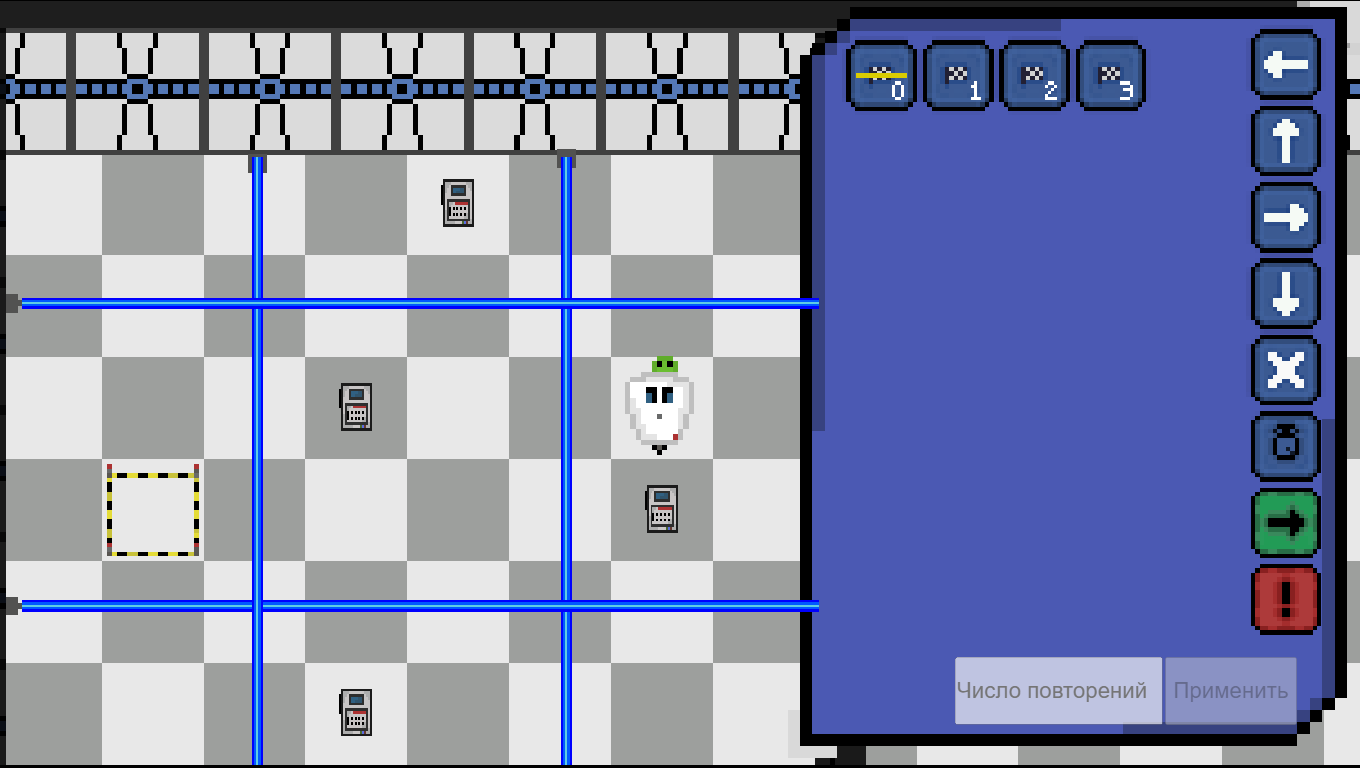
Task: Select the move left command arrow
Action: click(1285, 63)
